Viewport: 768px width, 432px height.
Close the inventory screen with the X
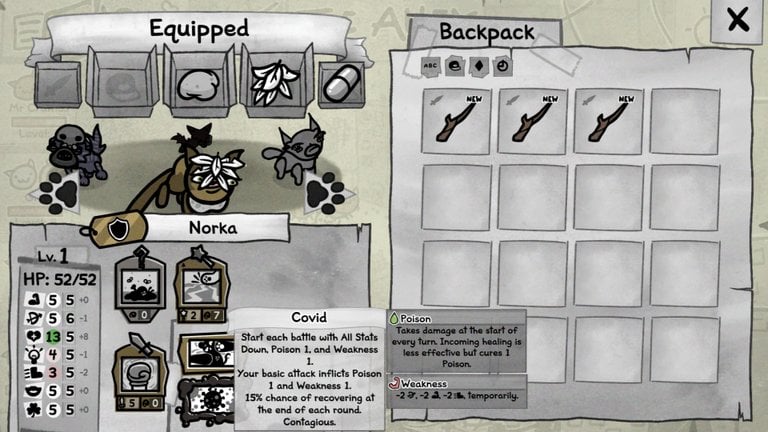click(737, 20)
